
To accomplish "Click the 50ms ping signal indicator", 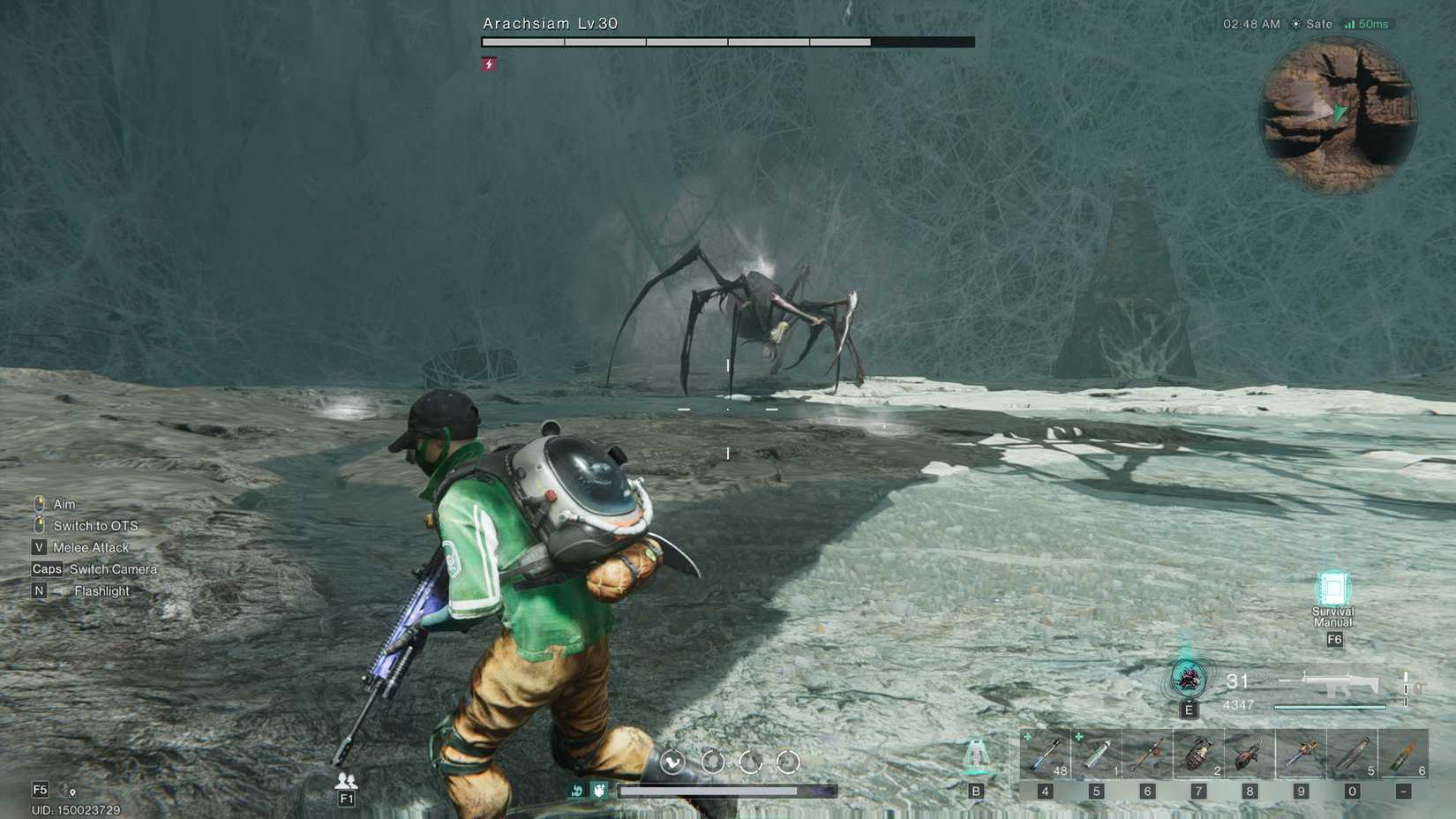I will click(1363, 24).
